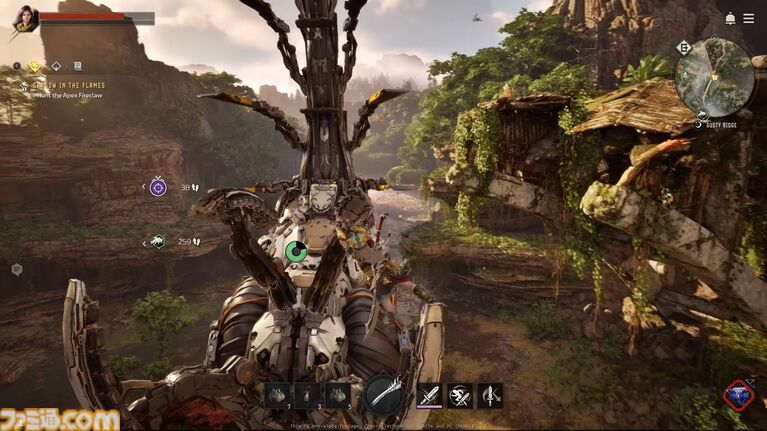Use the consumable slot with count 7
The image size is (767, 431).
pyautogui.click(x=278, y=395)
